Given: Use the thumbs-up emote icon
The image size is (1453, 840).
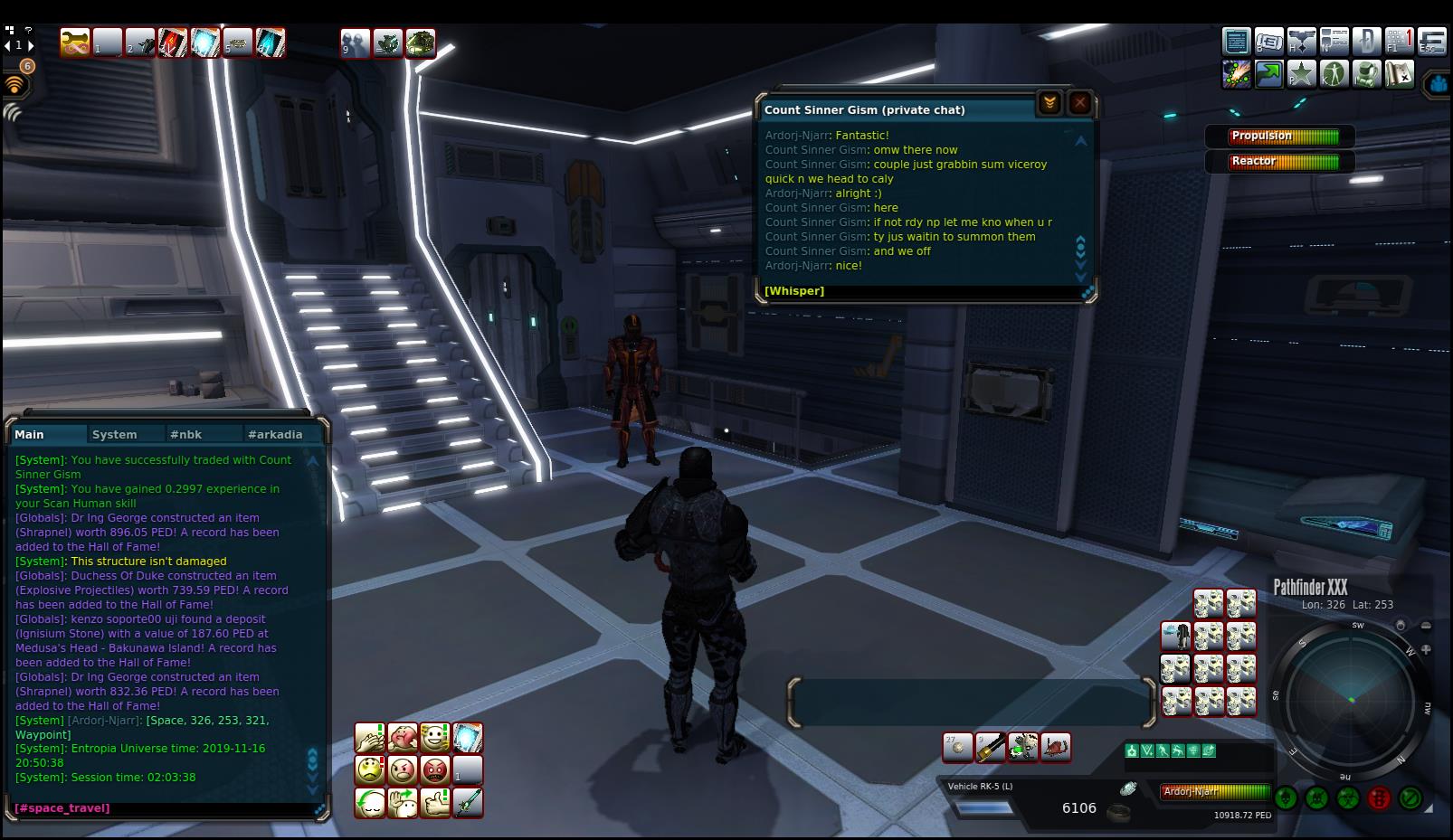Looking at the screenshot, I should [435, 803].
